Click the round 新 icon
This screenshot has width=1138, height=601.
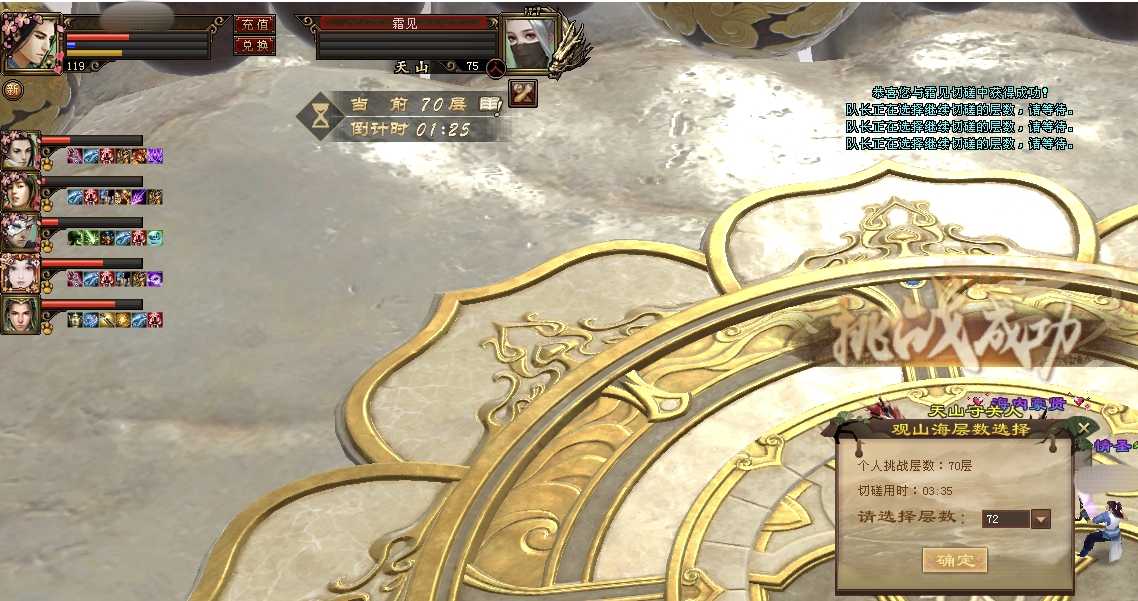[13, 89]
